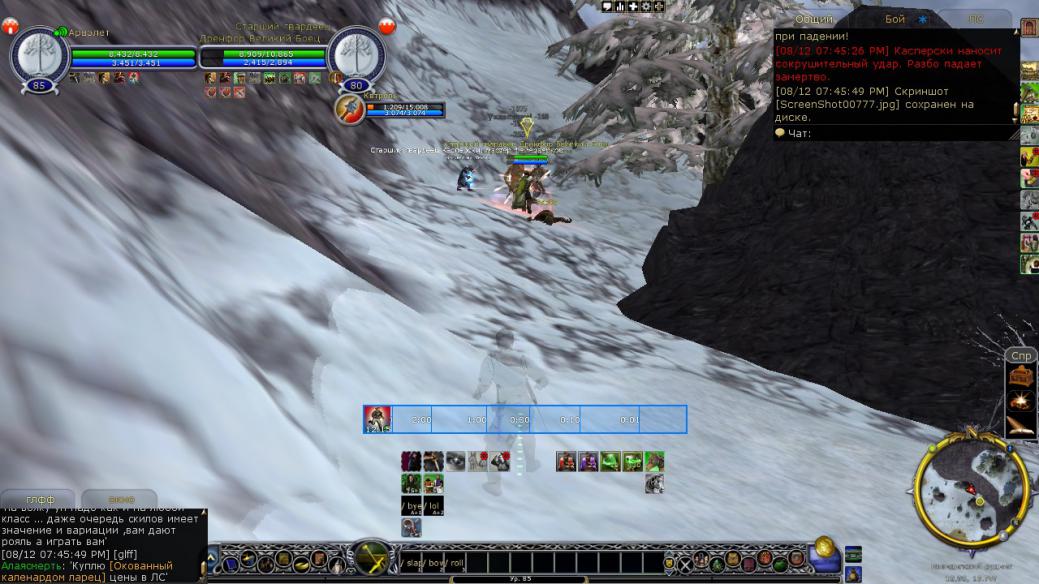Screen dimensions: 1039x584
Task: Select the ЛС private messages tab
Action: [x=974, y=19]
